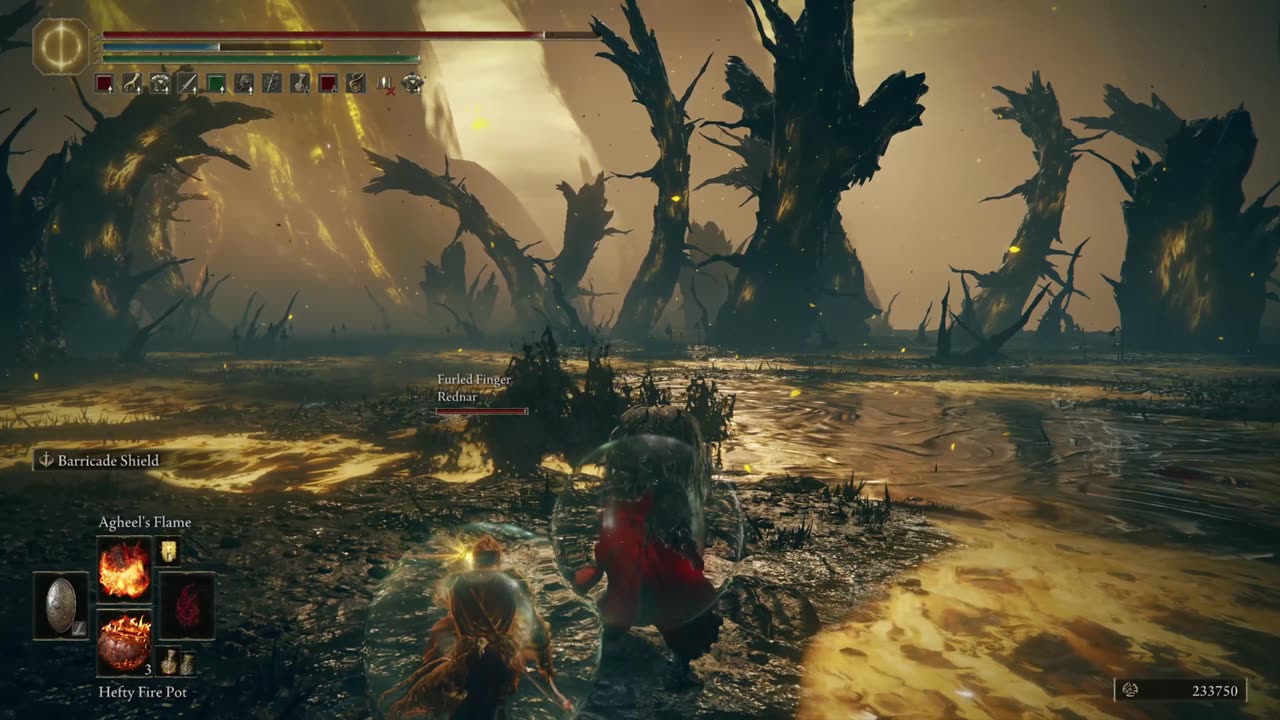Viewport: 1280px width, 720px height.
Task: Select the Hefty Fire Pot item slot
Action: click(124, 643)
